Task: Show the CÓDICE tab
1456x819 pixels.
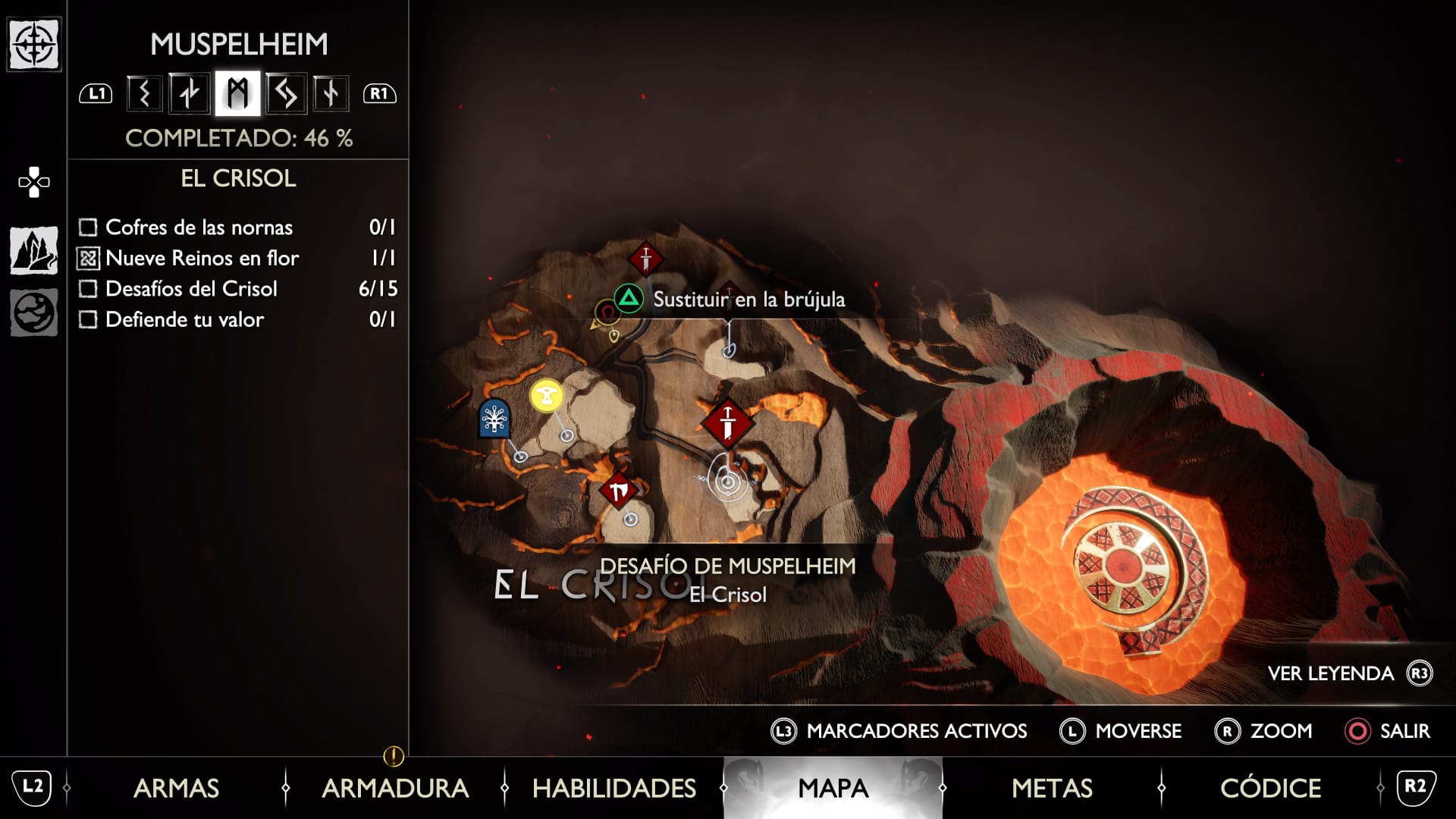Action: click(x=1270, y=788)
